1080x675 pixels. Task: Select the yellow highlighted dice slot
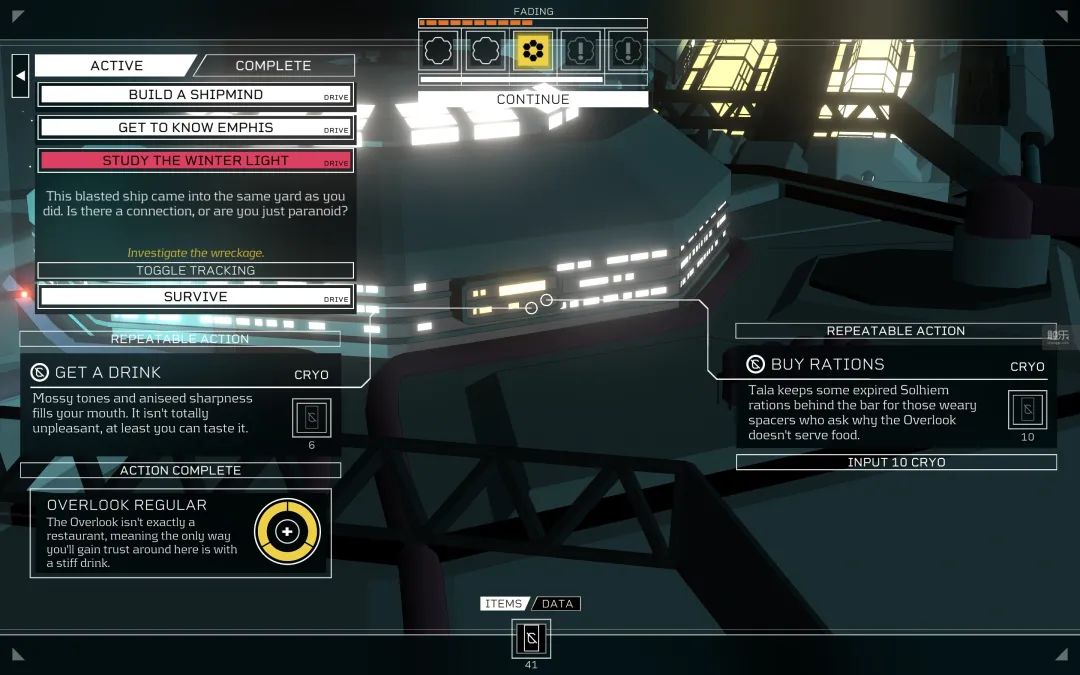click(x=533, y=50)
